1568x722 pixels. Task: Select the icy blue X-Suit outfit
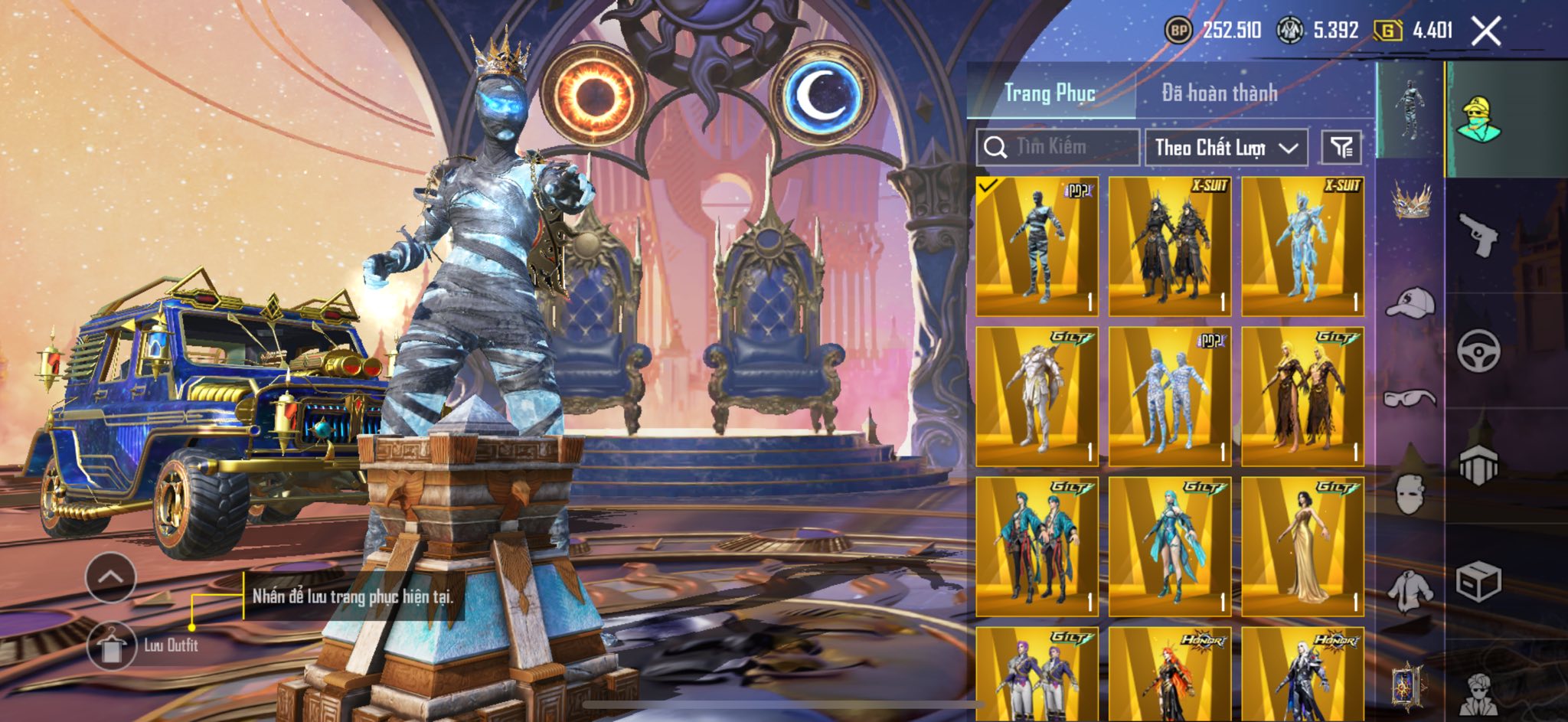pos(1302,246)
